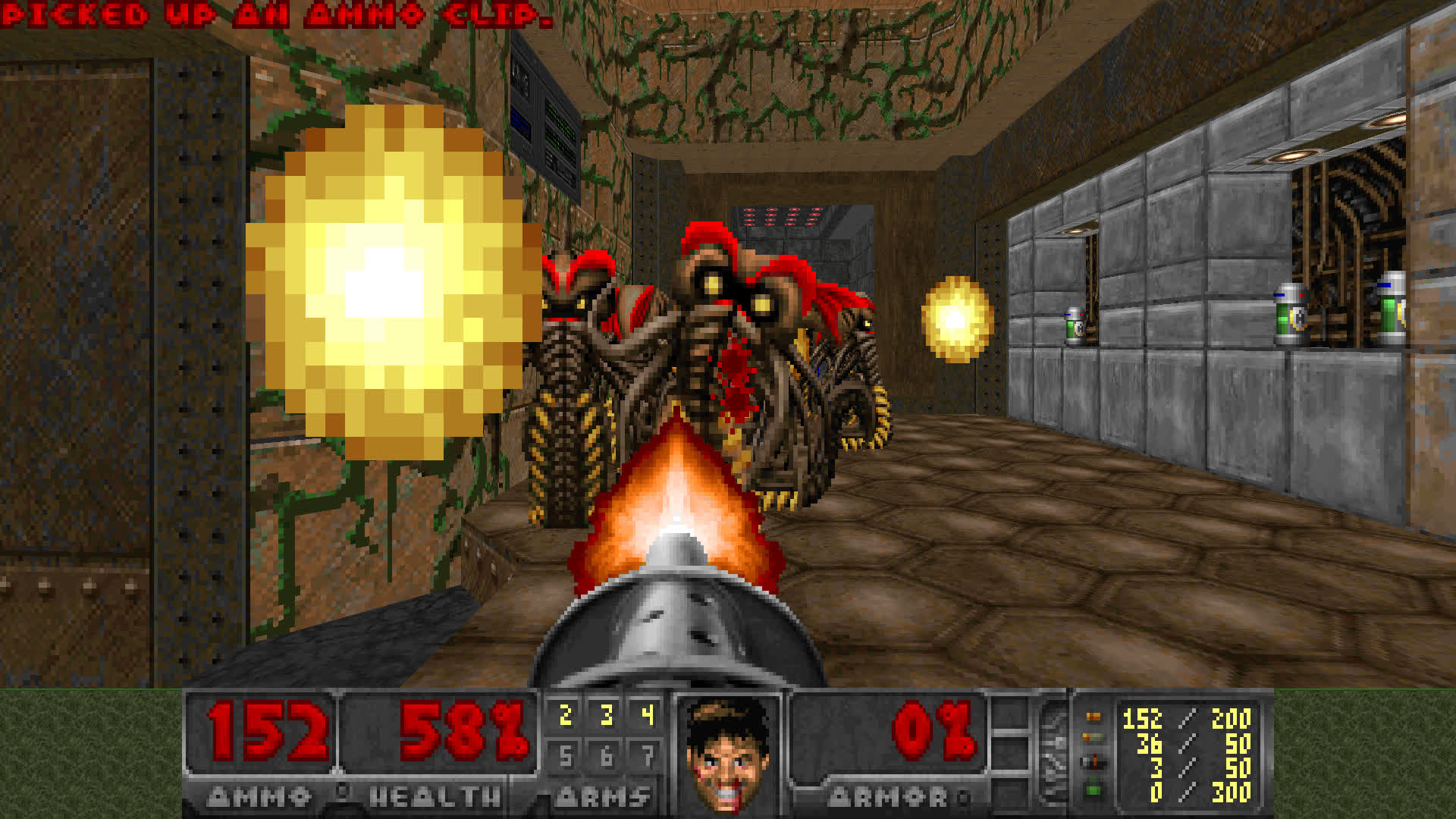Select weapon slot 4 in the ARMS panel
This screenshot has height=819, width=1456.
click(x=647, y=714)
